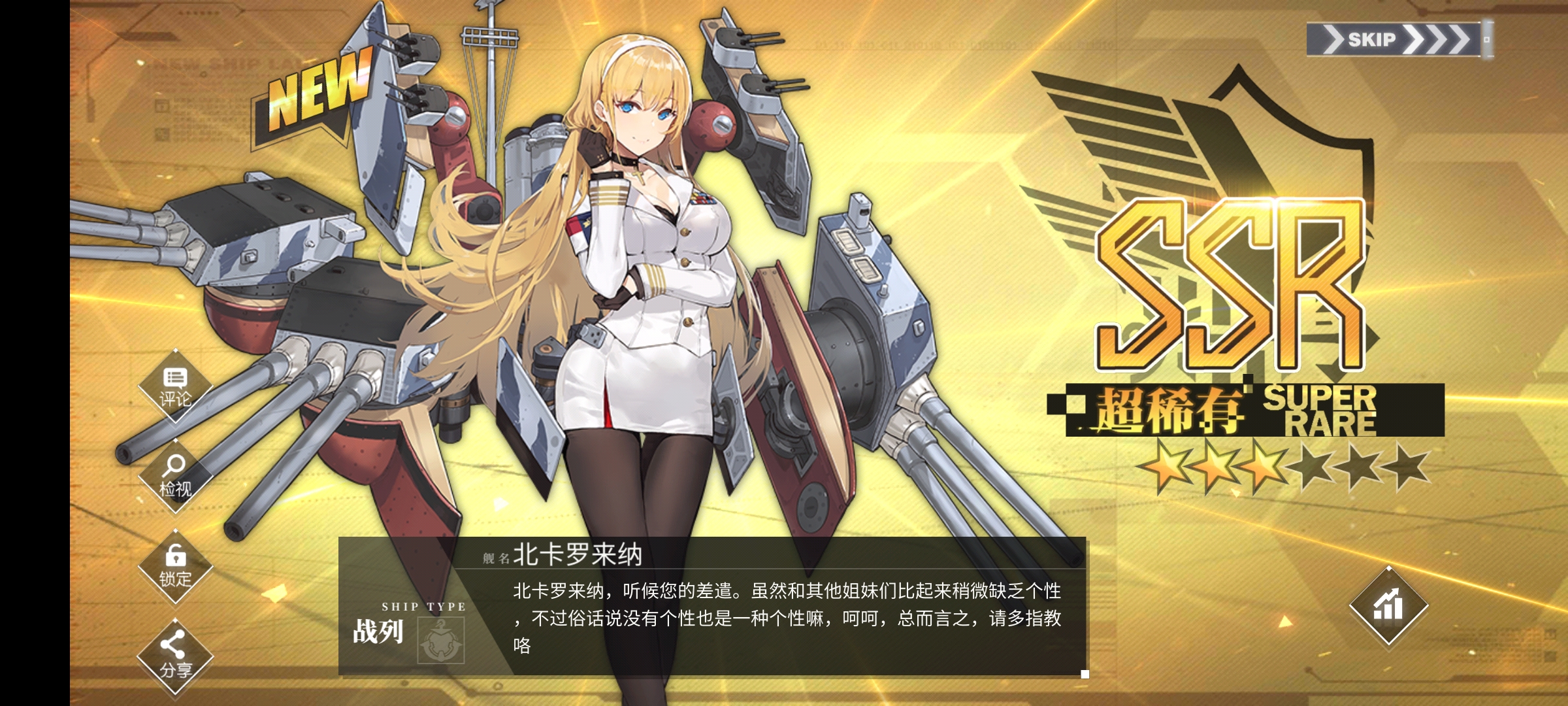Lock the ship using 锁定 button
This screenshot has width=1568, height=706.
(x=175, y=567)
